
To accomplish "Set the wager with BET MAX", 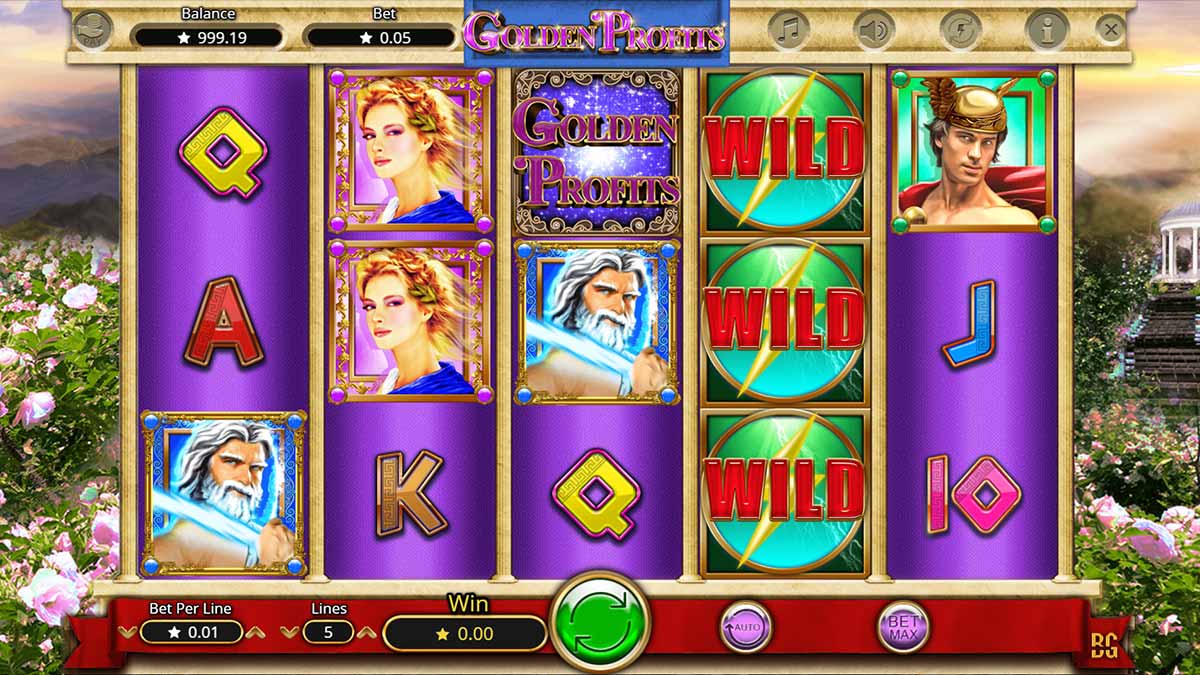I will pyautogui.click(x=903, y=627).
